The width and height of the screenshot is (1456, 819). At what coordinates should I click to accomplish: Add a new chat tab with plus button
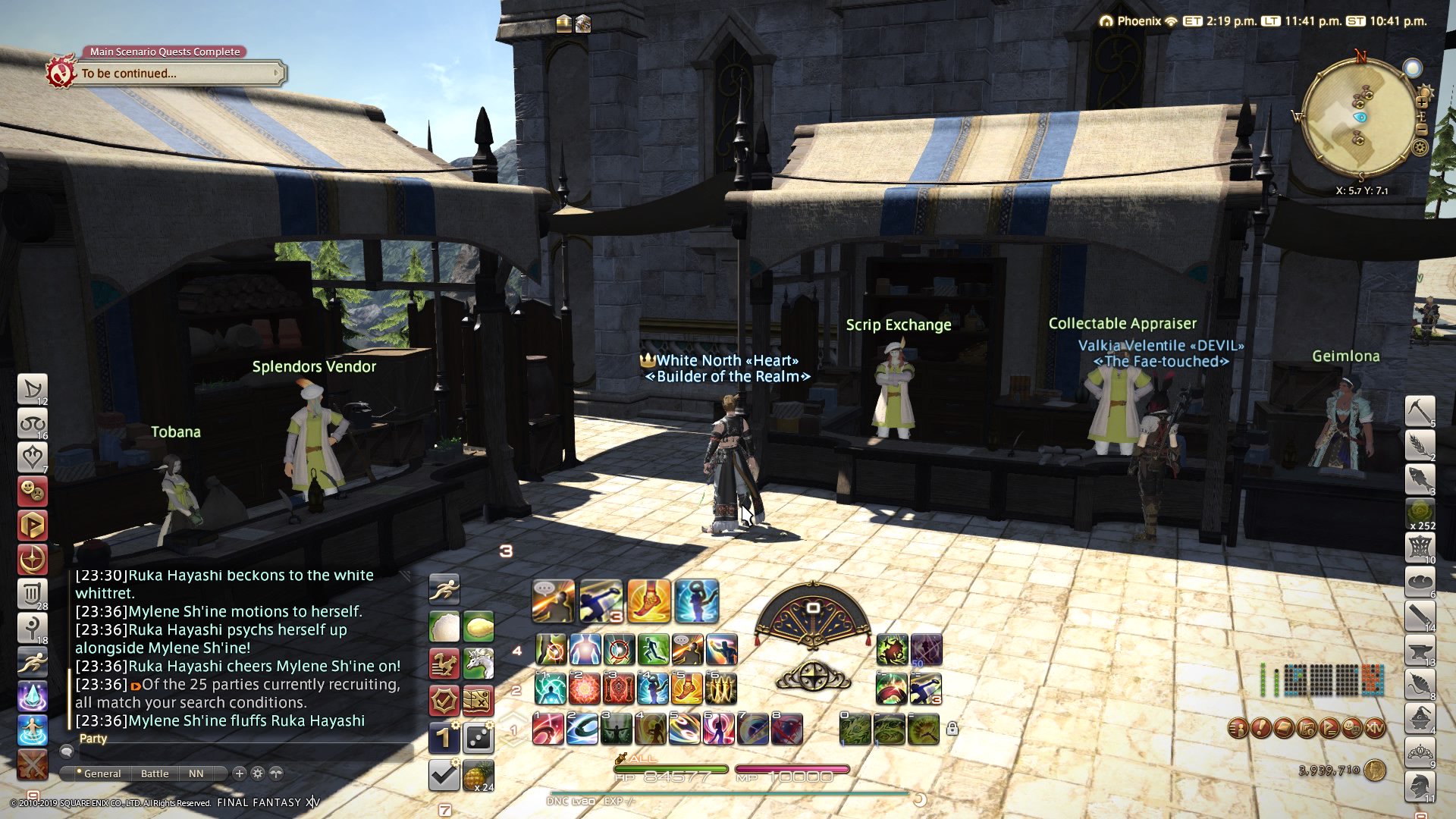tap(240, 773)
